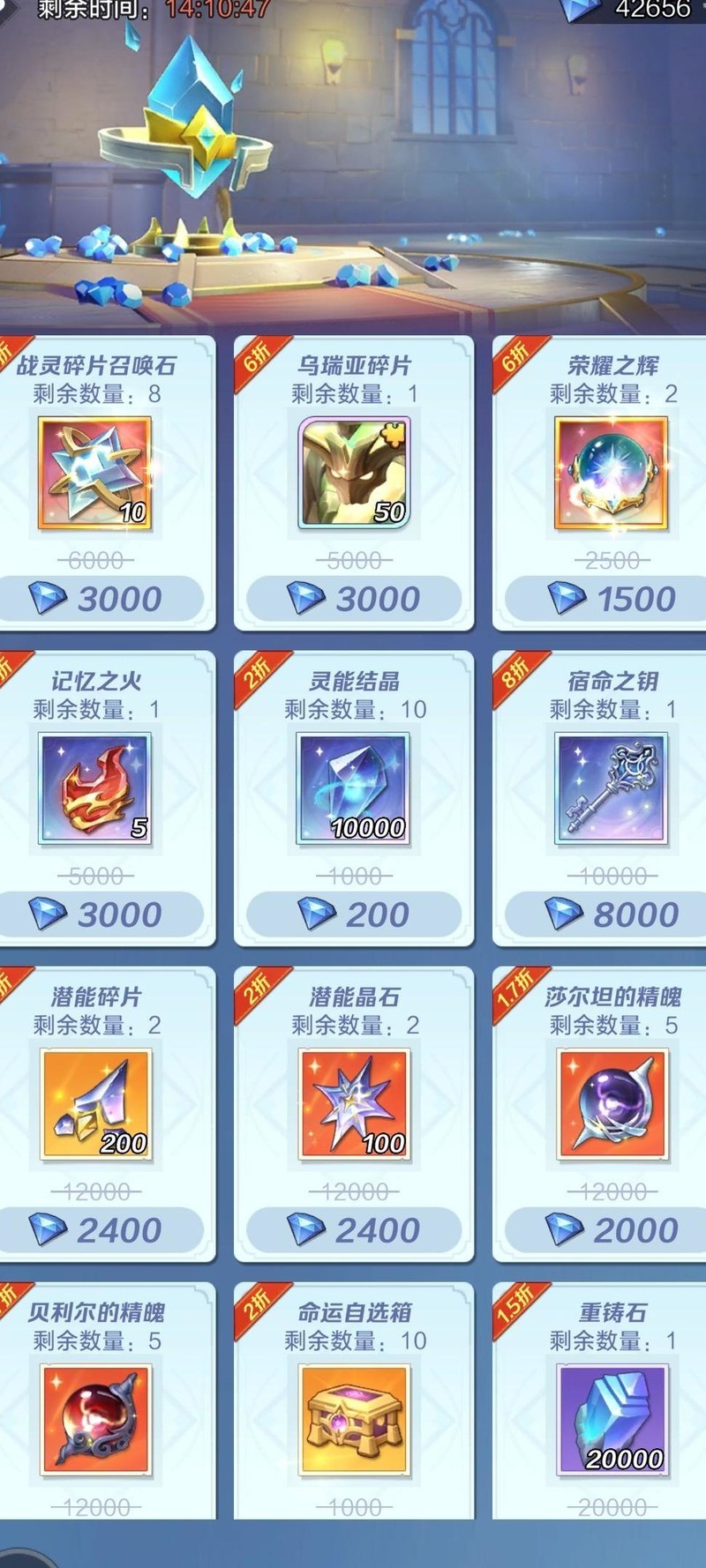Image resolution: width=706 pixels, height=1568 pixels.
Task: Buy 莎尔坦的精魄 for 2000 gems
Action: 612,1230
